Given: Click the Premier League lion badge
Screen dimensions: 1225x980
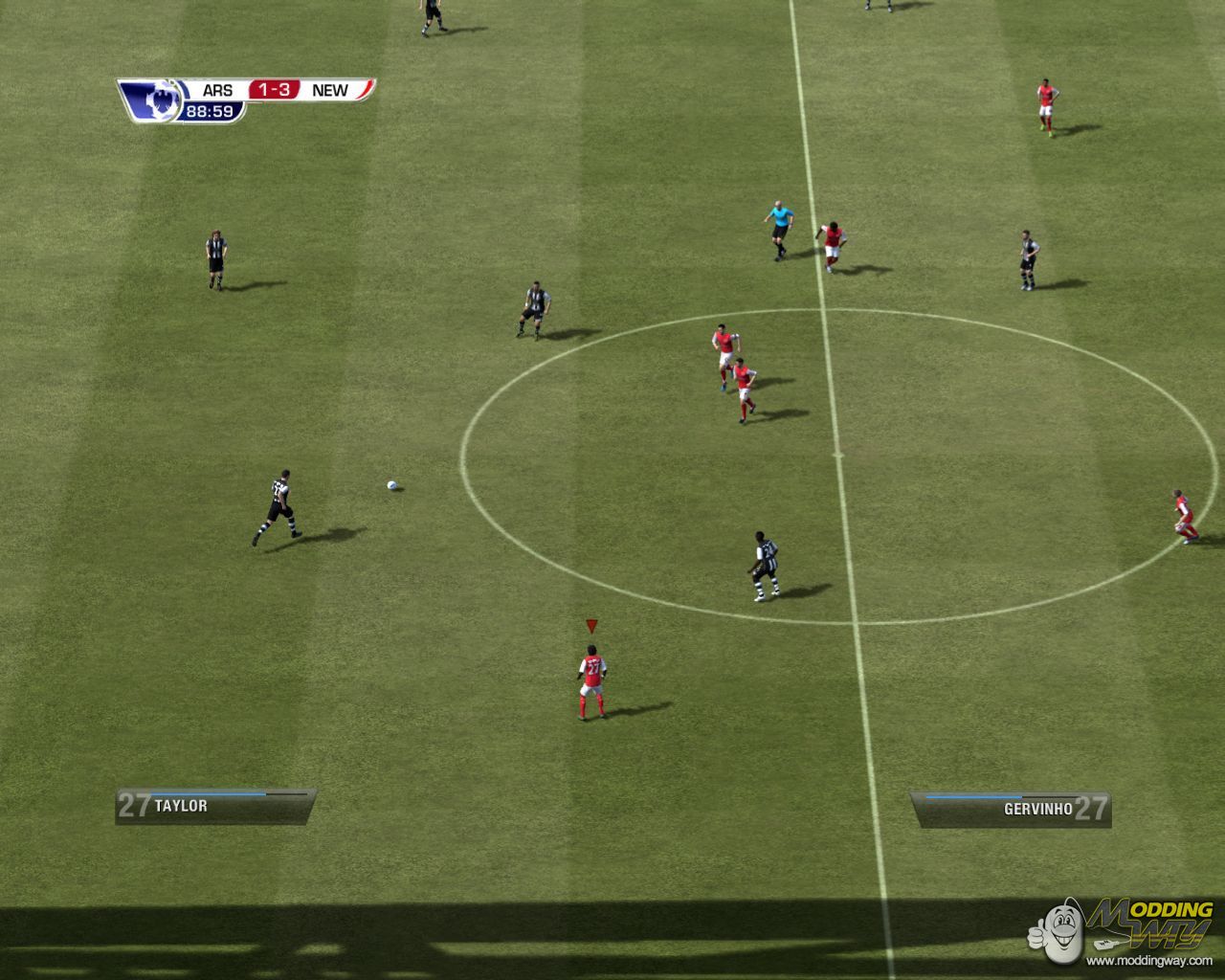Looking at the screenshot, I should coord(152,100).
